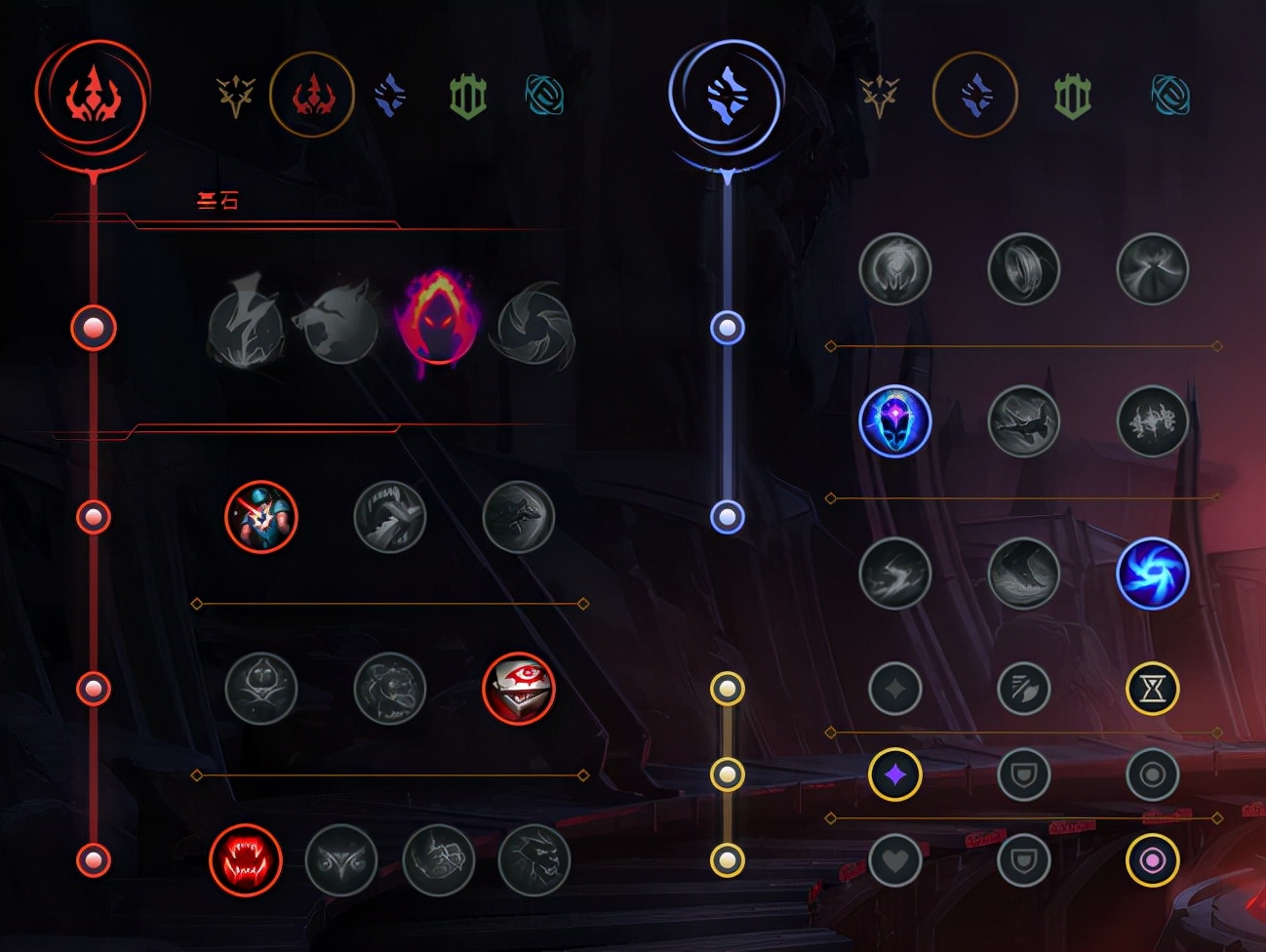Change secondary path to gold Precision

click(x=879, y=96)
